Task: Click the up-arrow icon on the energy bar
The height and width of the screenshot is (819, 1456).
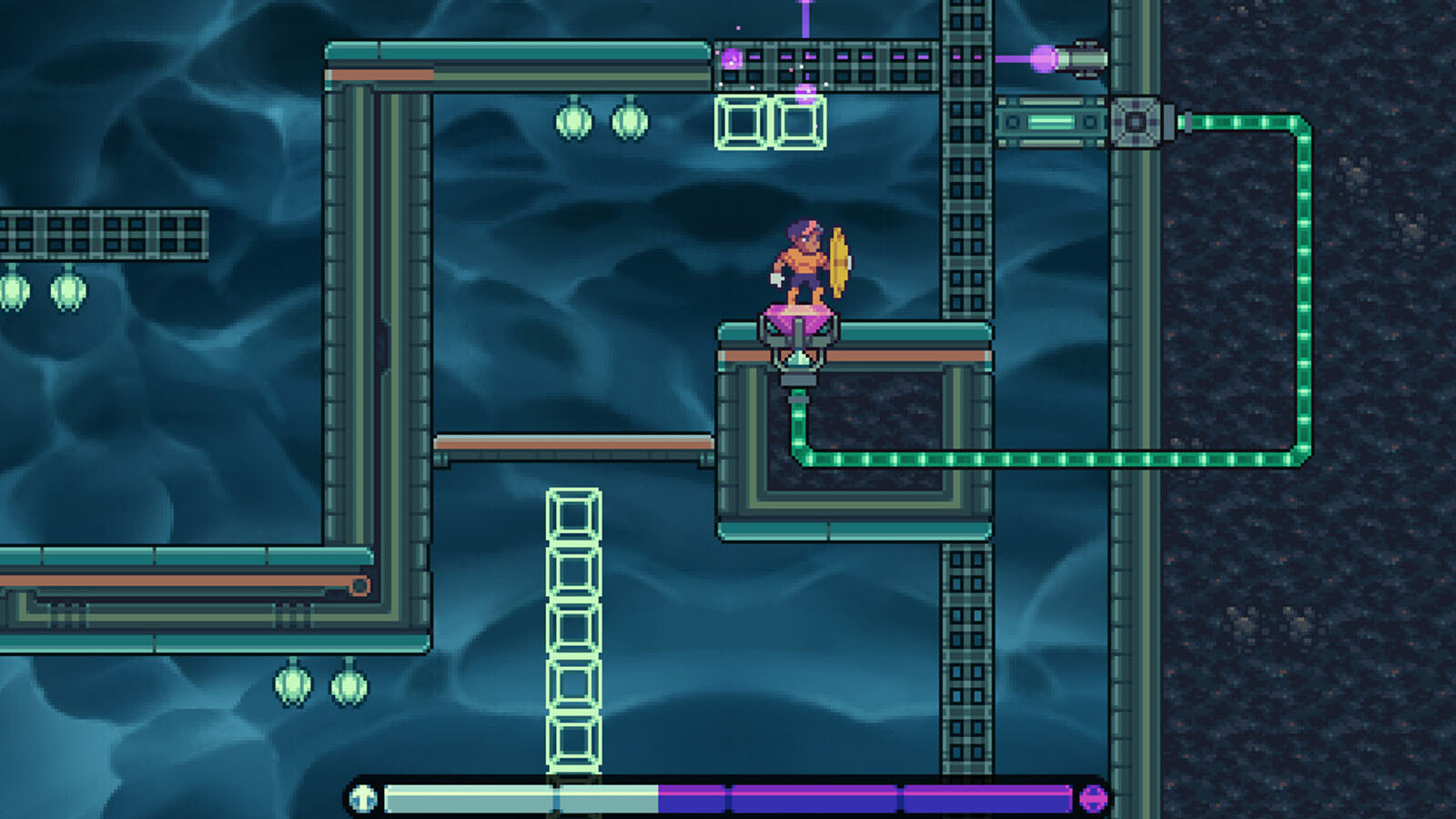Action: point(363,798)
